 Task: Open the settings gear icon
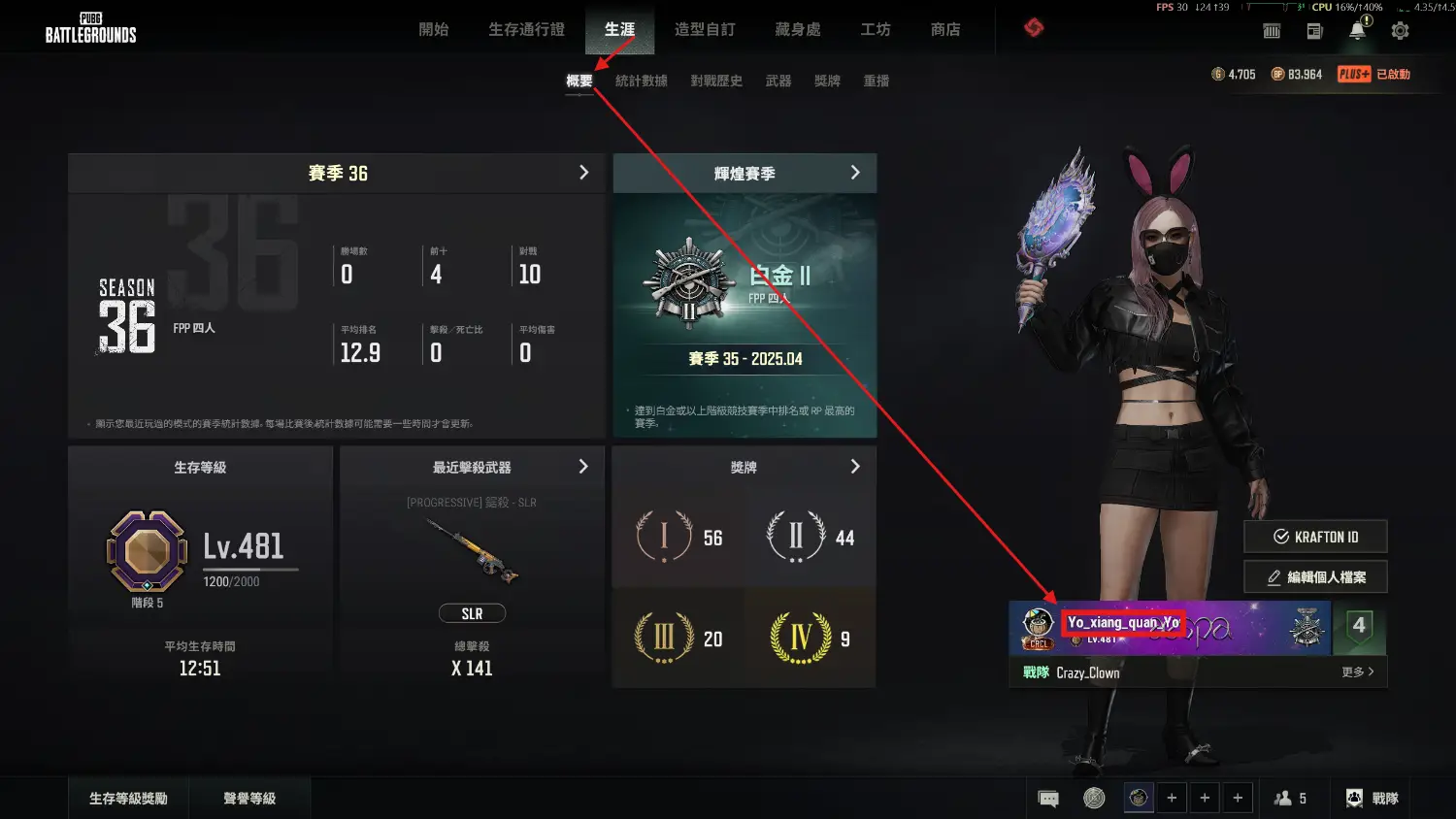(1400, 30)
